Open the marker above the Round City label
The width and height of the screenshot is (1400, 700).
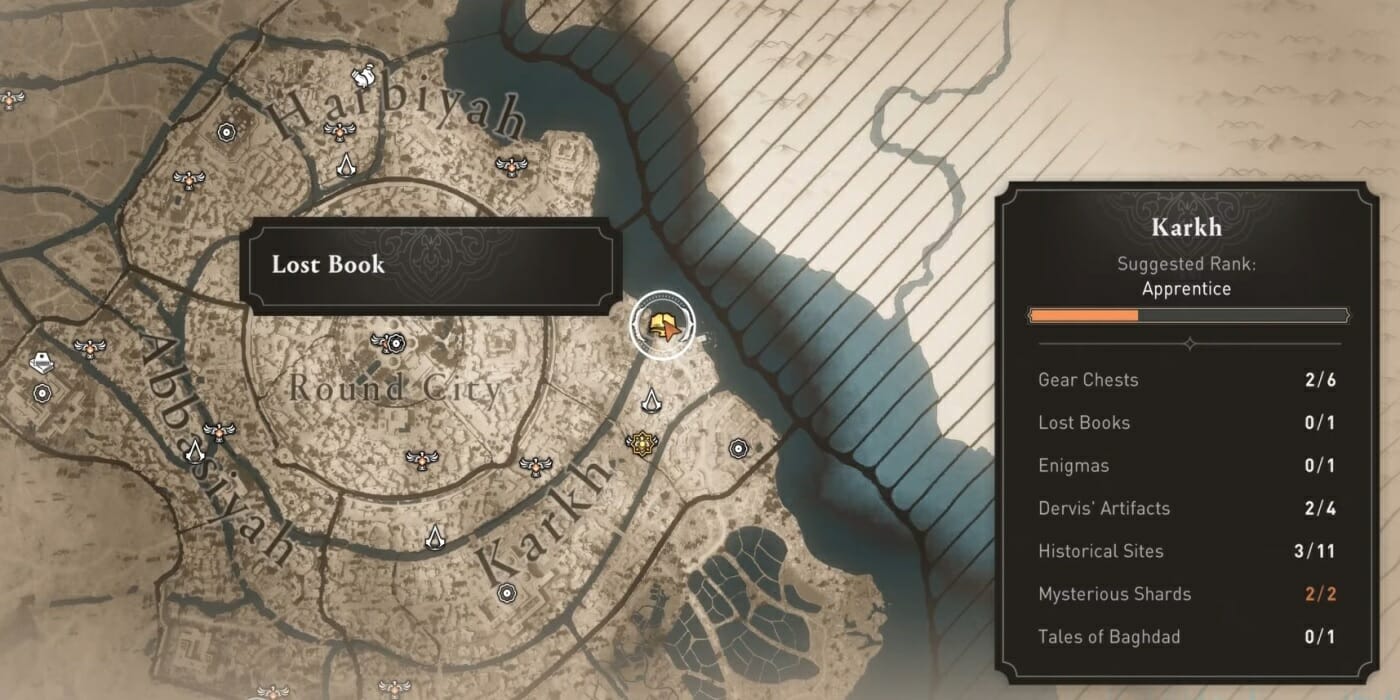point(388,343)
